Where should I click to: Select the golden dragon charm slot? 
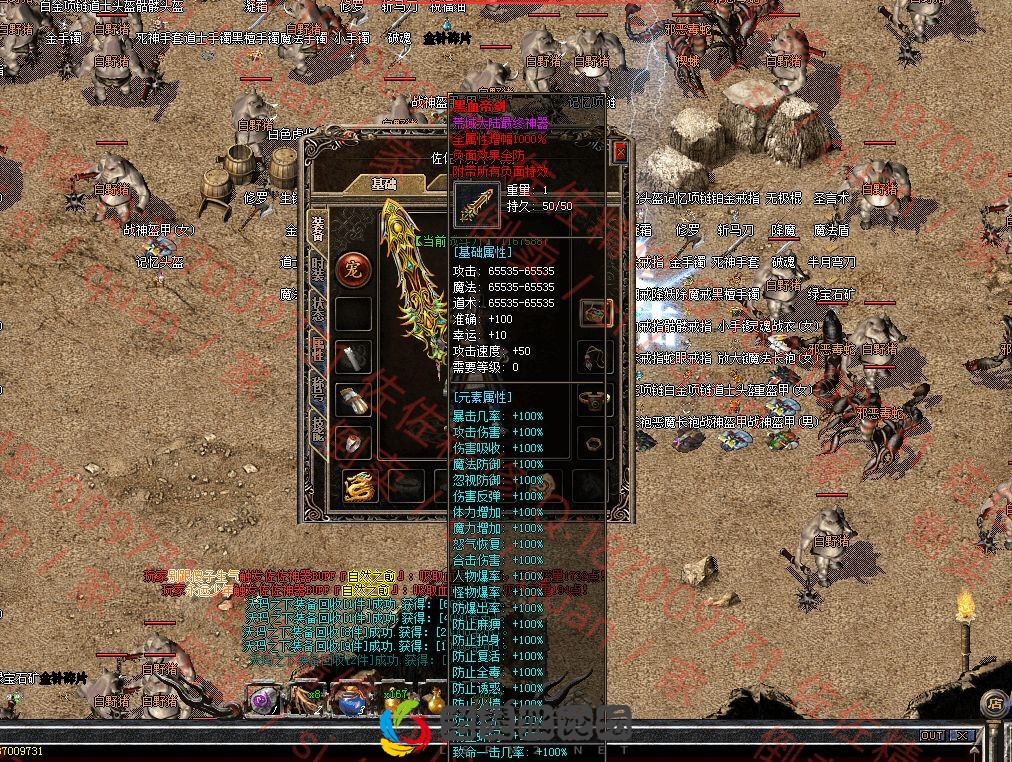(360, 486)
